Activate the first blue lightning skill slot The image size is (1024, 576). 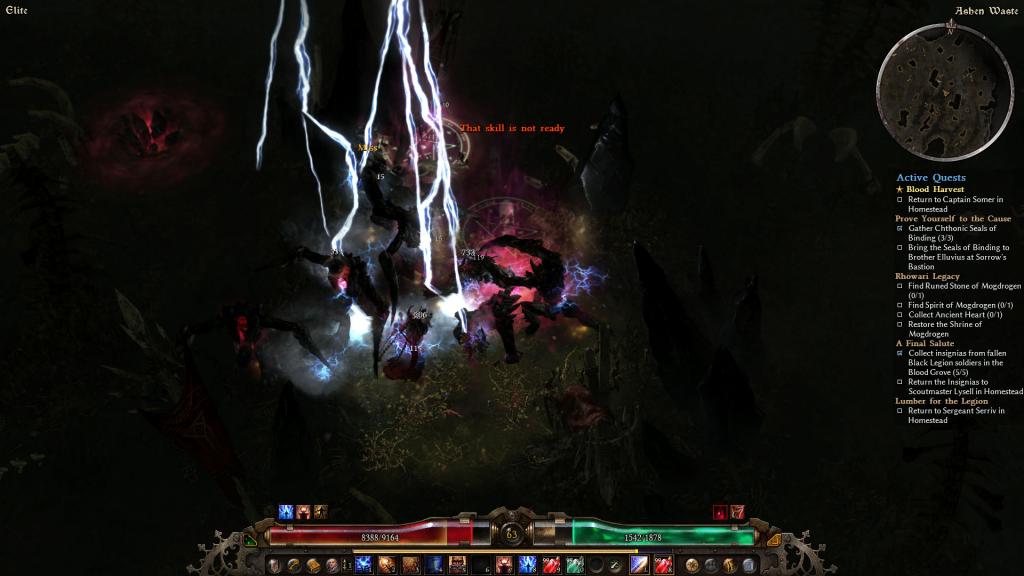coord(363,565)
